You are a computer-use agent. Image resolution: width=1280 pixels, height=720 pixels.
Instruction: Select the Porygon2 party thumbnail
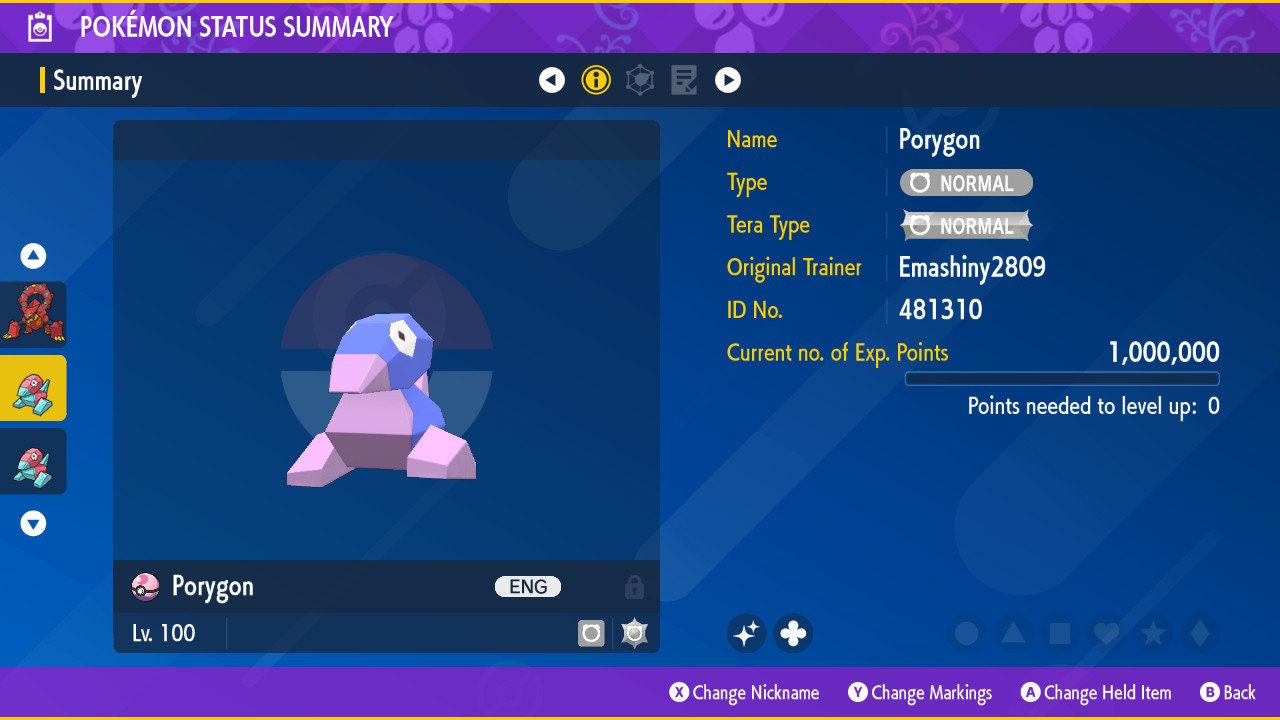pyautogui.click(x=33, y=461)
